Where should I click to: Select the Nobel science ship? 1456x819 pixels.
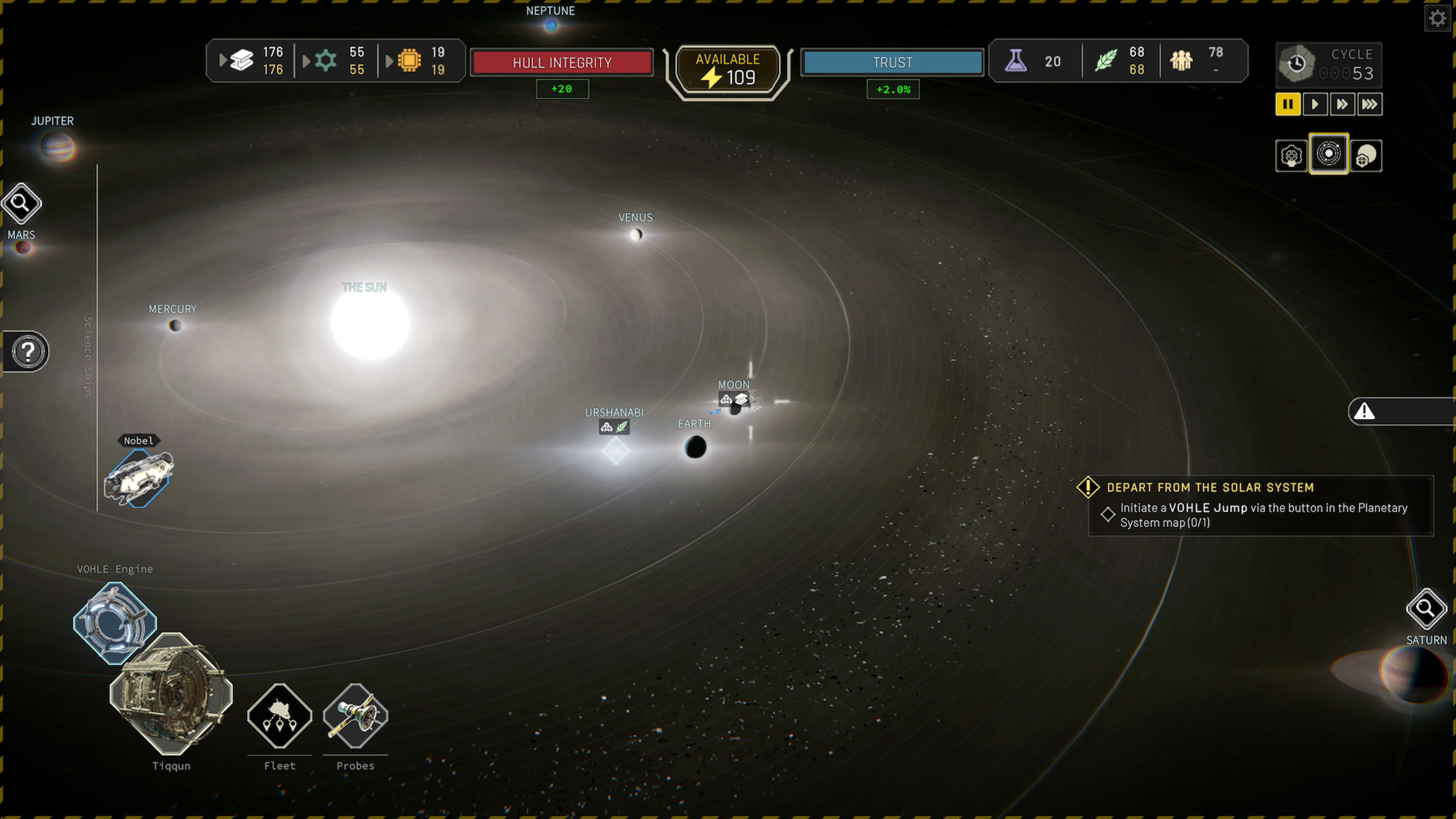click(140, 478)
